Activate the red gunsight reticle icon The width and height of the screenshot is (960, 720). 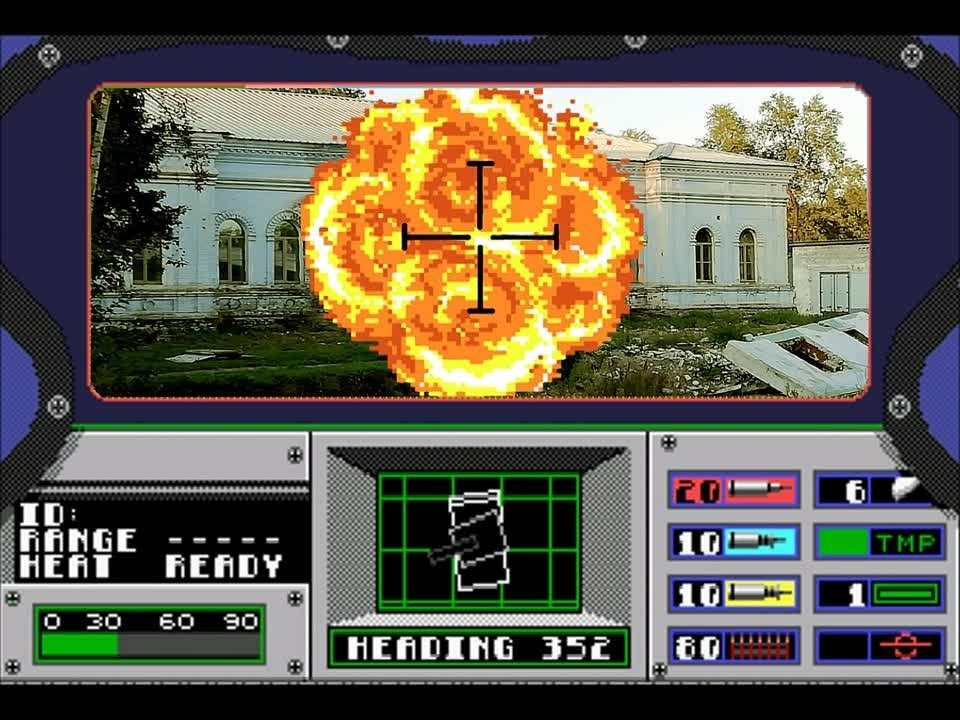click(x=880, y=646)
